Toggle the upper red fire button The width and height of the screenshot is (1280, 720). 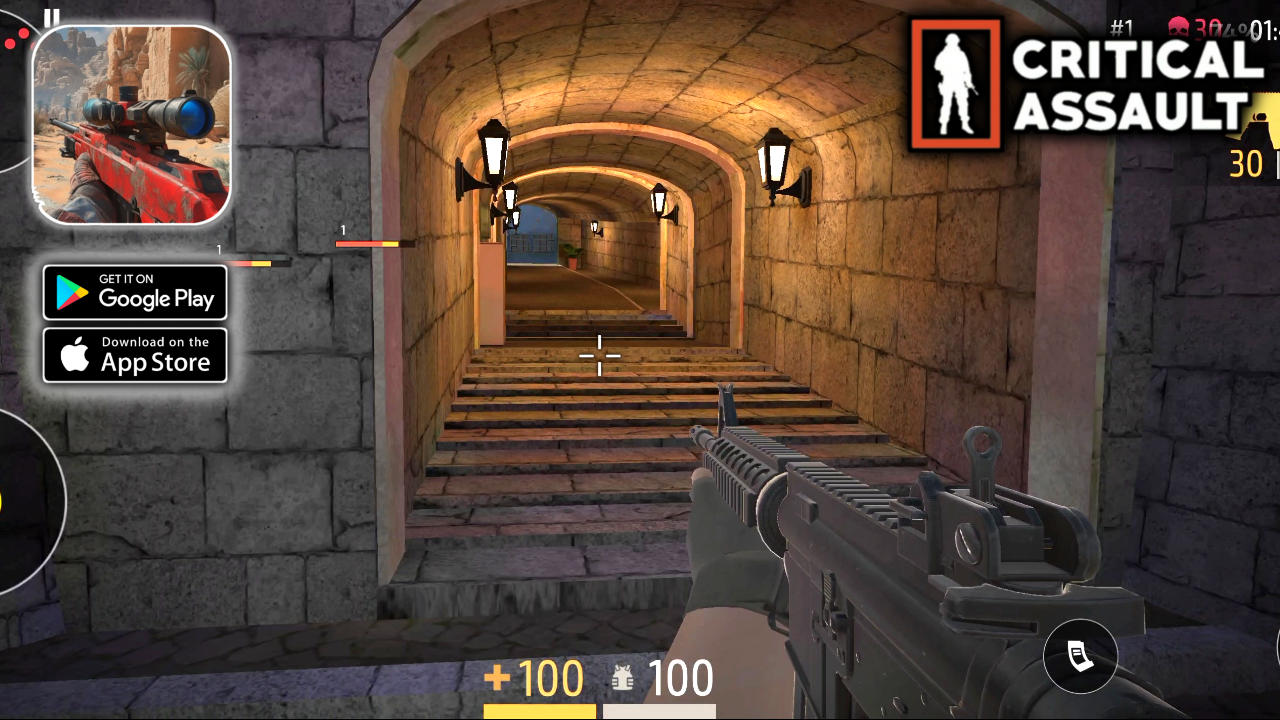24,33
